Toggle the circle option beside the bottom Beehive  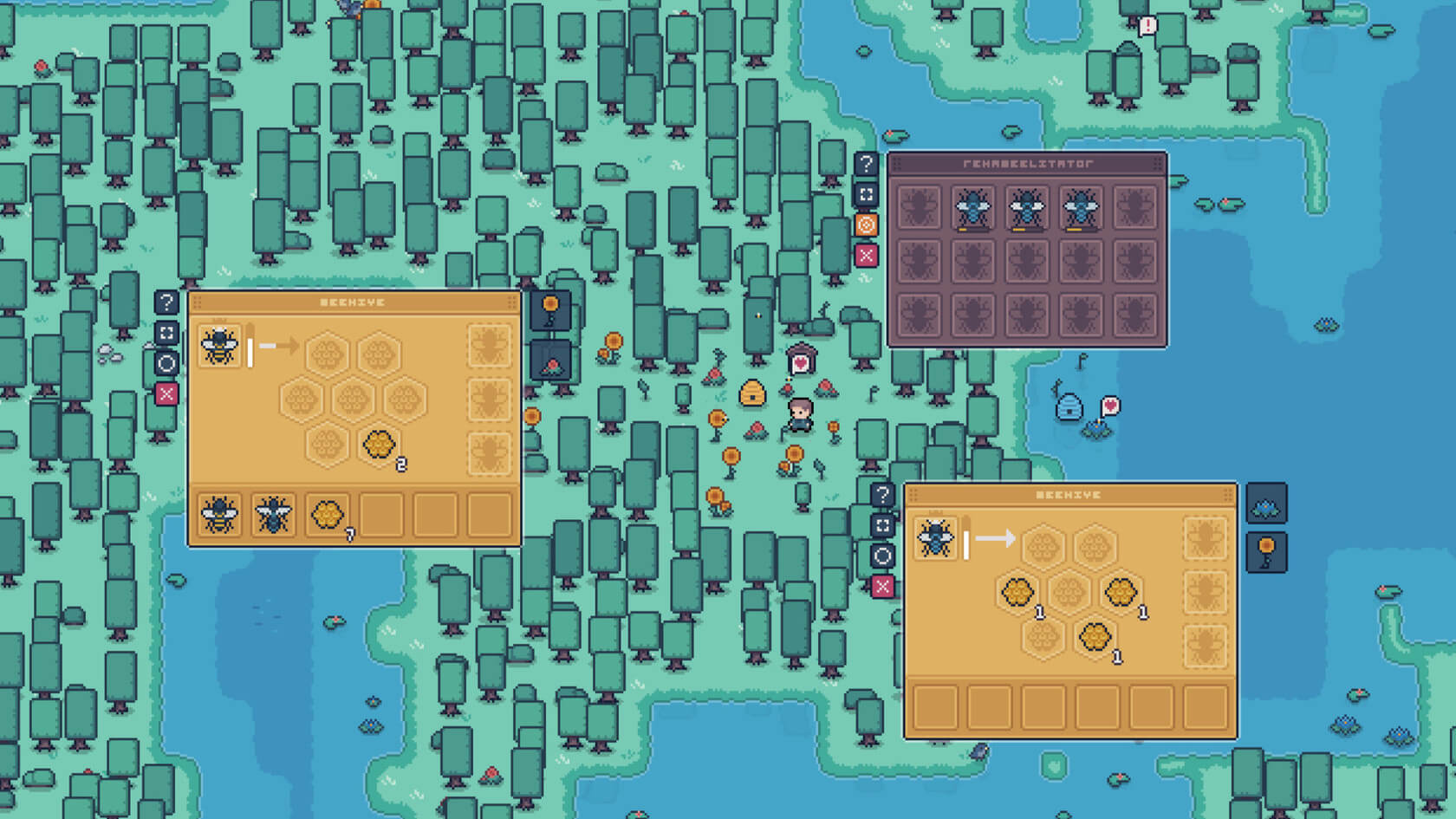(x=882, y=555)
